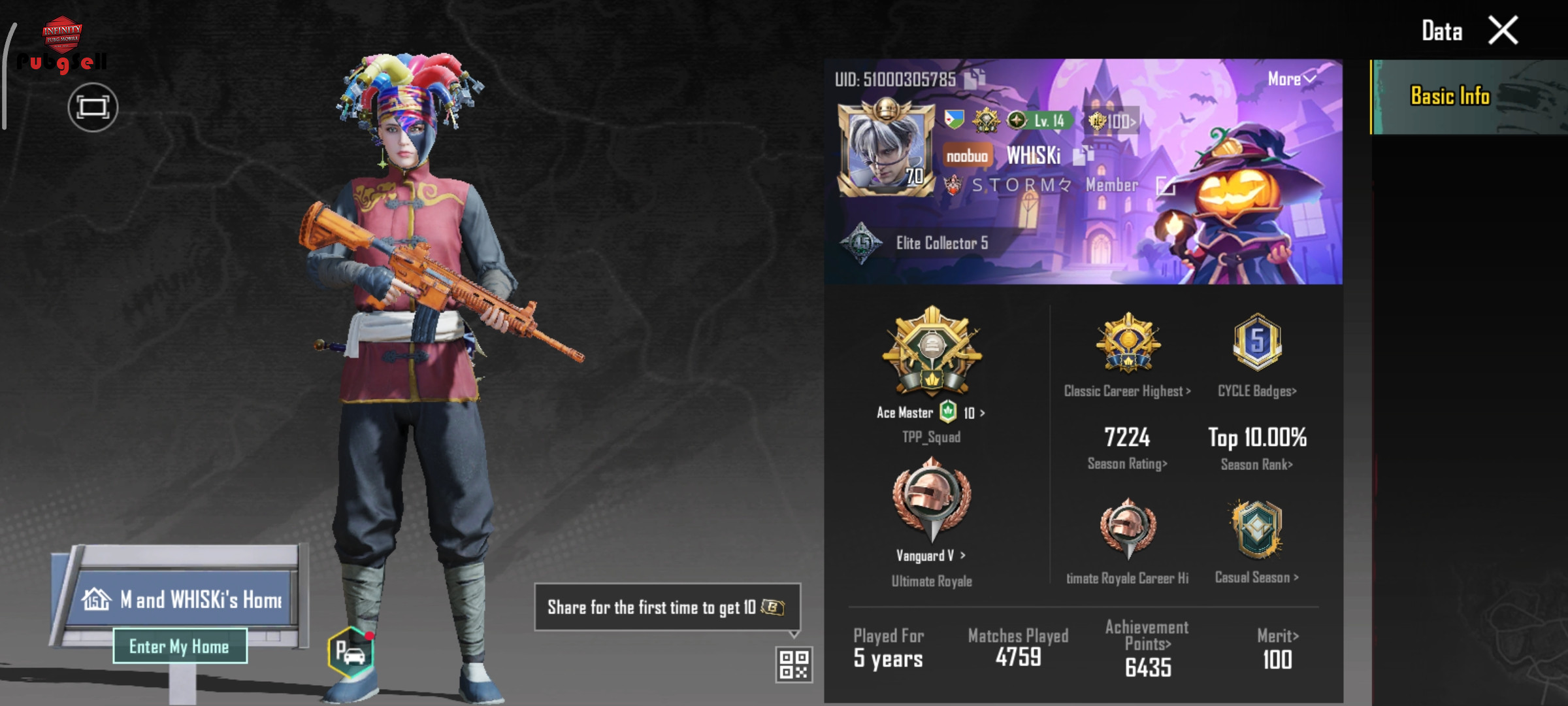Screen dimensions: 1568x706
Task: Close the Data profile screen
Action: point(1503,31)
